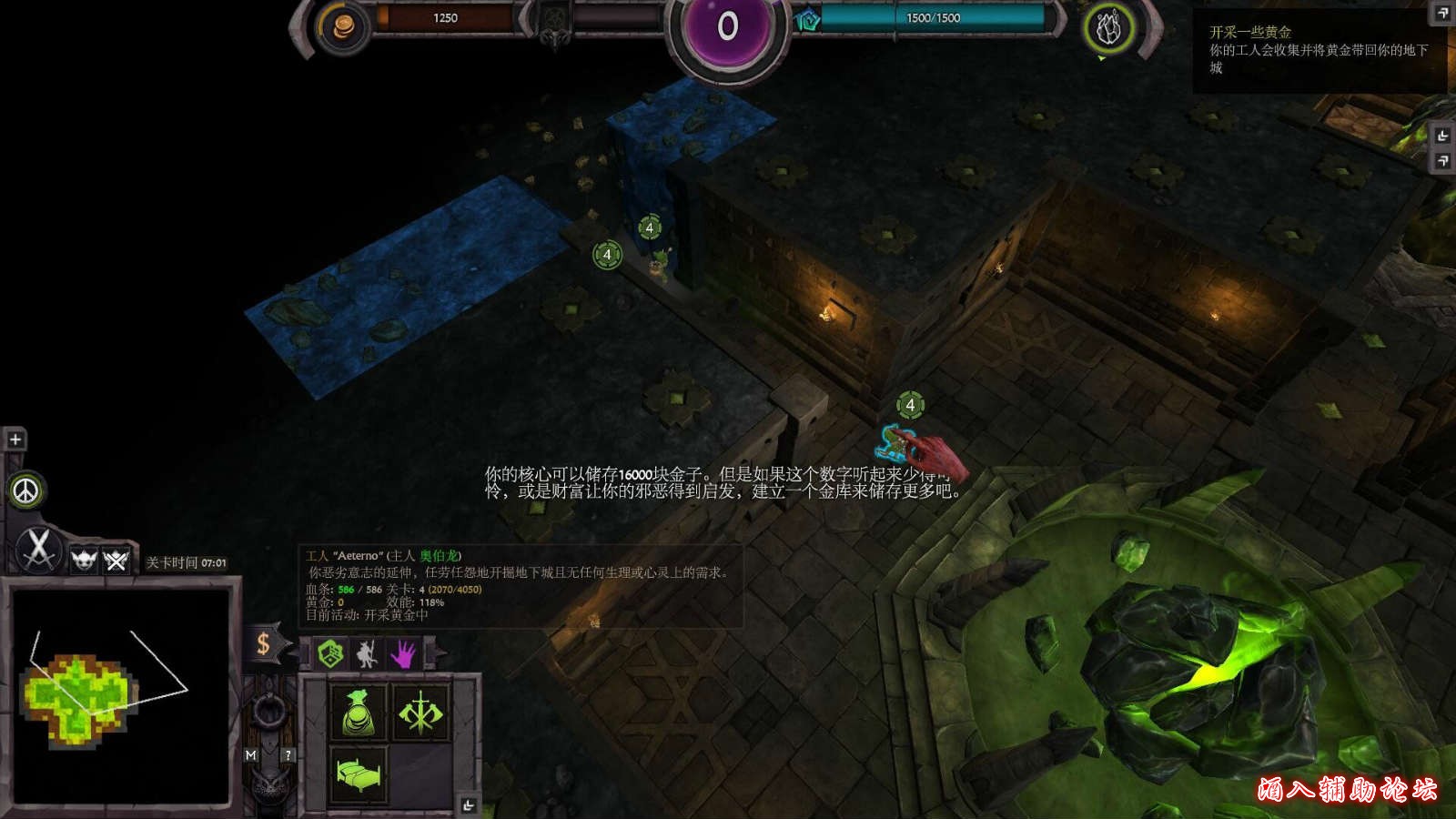Image resolution: width=1456 pixels, height=819 pixels.
Task: Toggle the peace symbol button
Action: [x=26, y=491]
